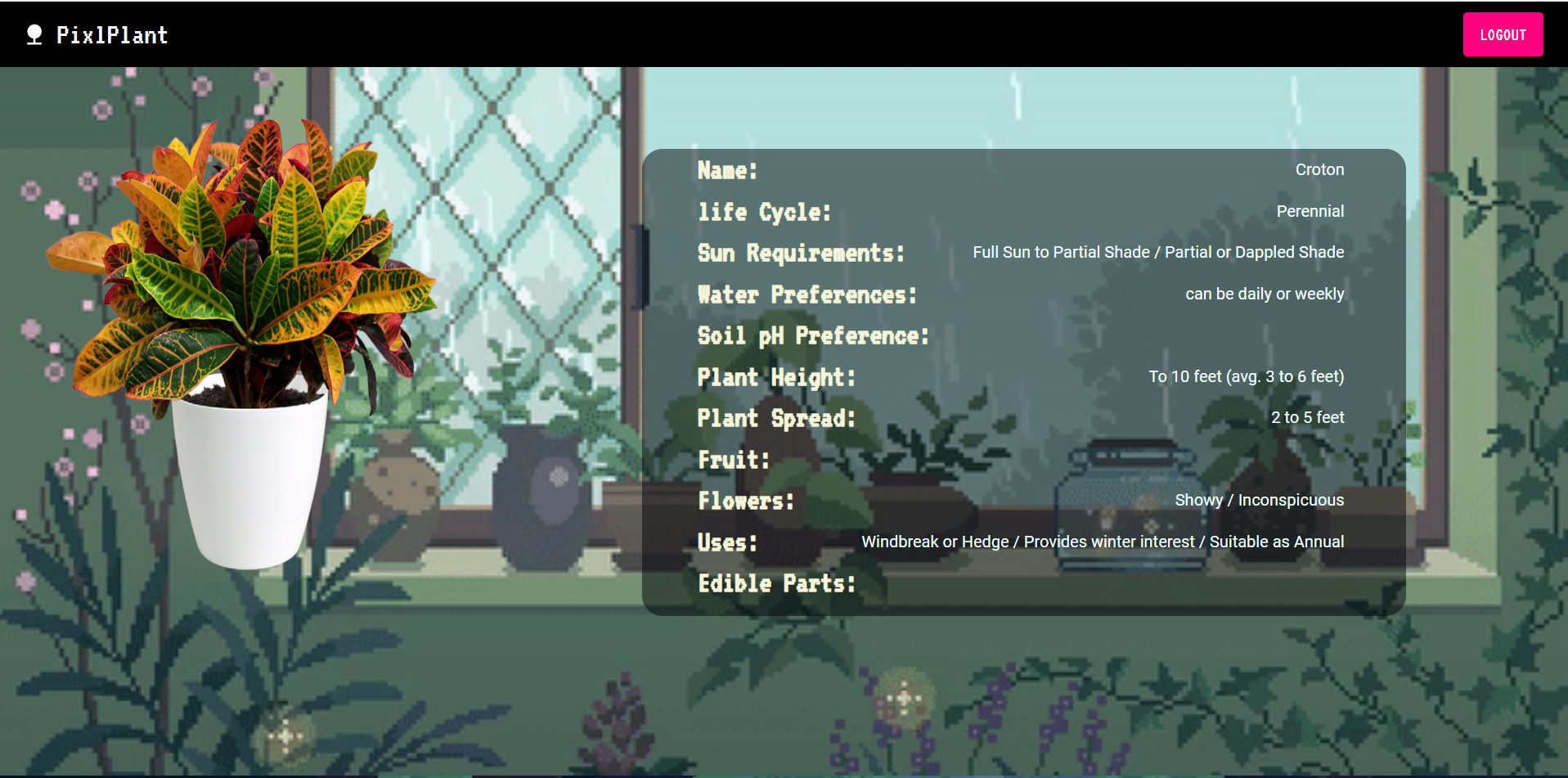
Task: Select the plant name value 'Croton'
Action: 1319,169
